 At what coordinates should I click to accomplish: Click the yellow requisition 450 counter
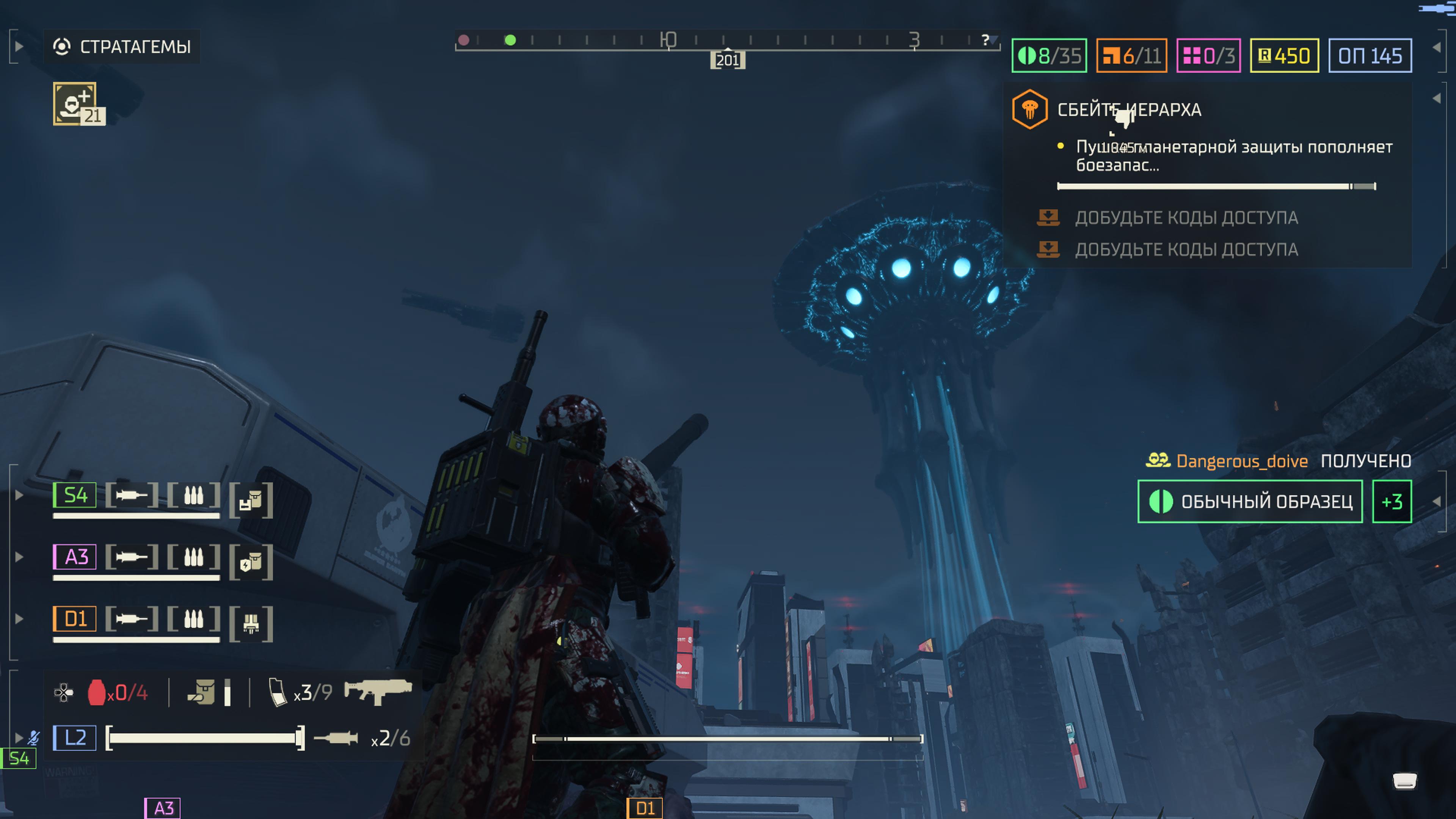pyautogui.click(x=1284, y=55)
